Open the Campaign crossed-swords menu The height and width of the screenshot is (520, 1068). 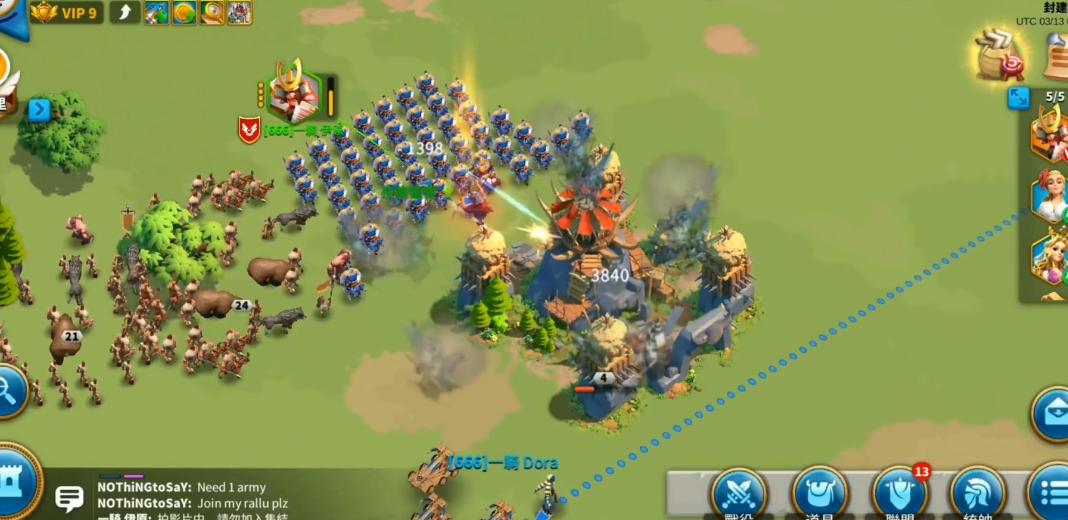tap(739, 494)
